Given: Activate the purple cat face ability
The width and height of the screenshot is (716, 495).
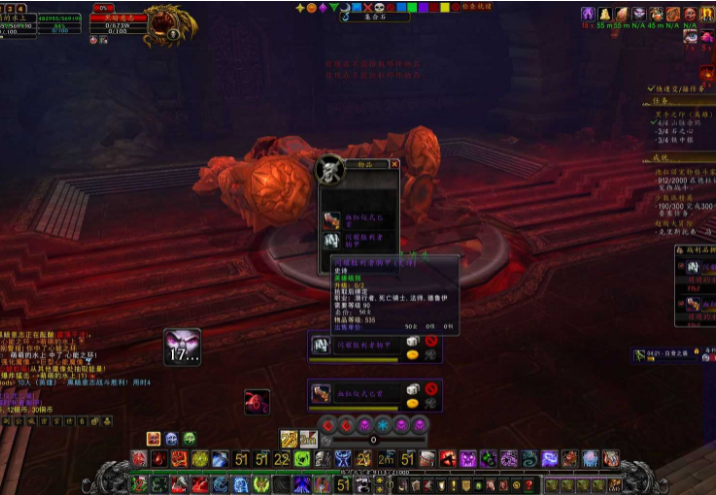Looking at the screenshot, I should coord(467,458).
